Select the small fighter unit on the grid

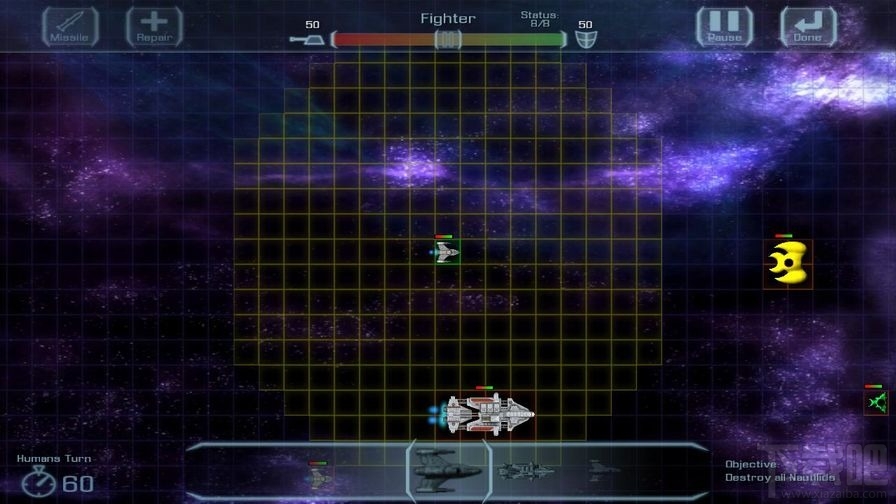point(446,253)
